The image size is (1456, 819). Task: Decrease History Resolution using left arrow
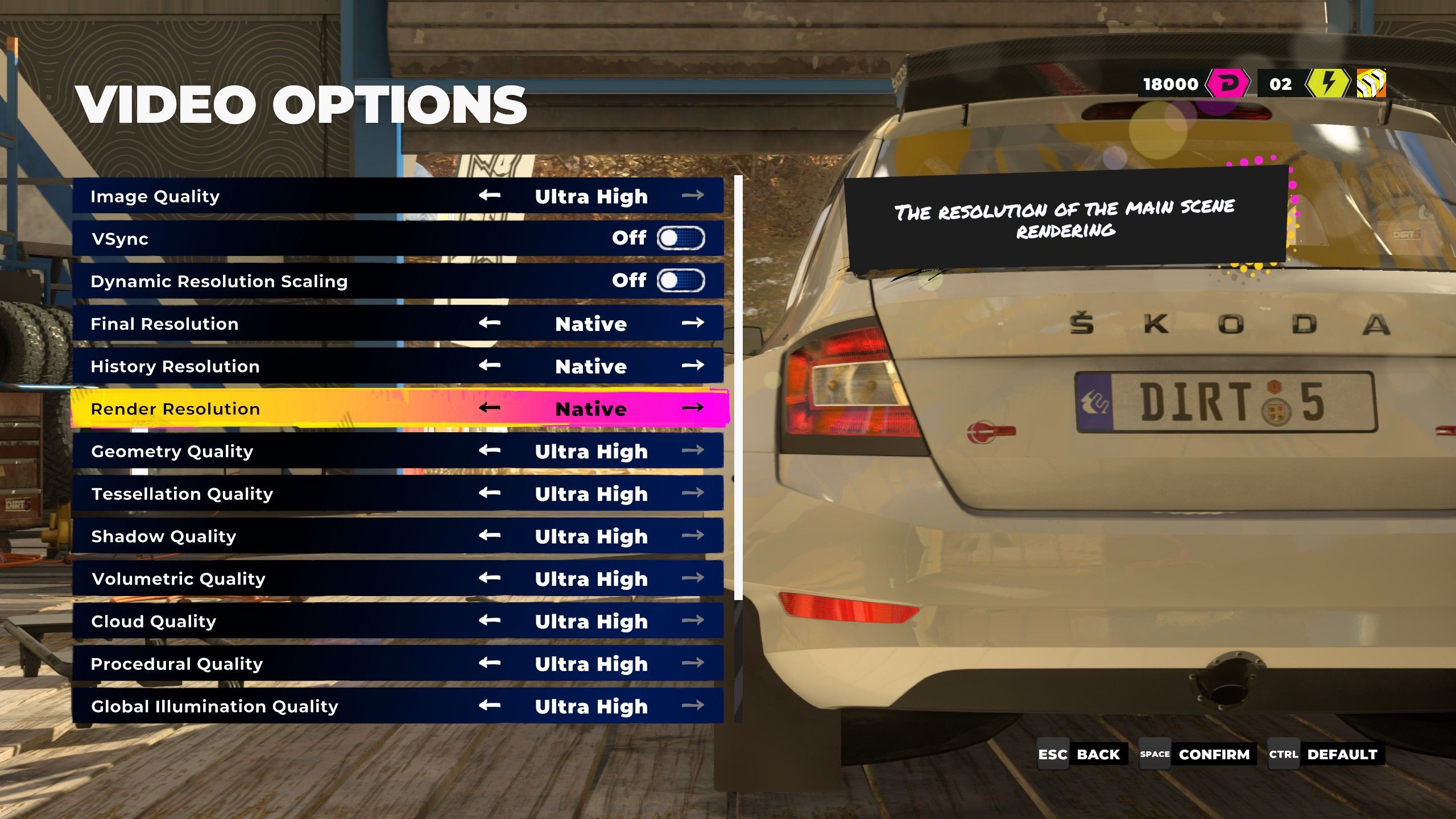(x=489, y=365)
